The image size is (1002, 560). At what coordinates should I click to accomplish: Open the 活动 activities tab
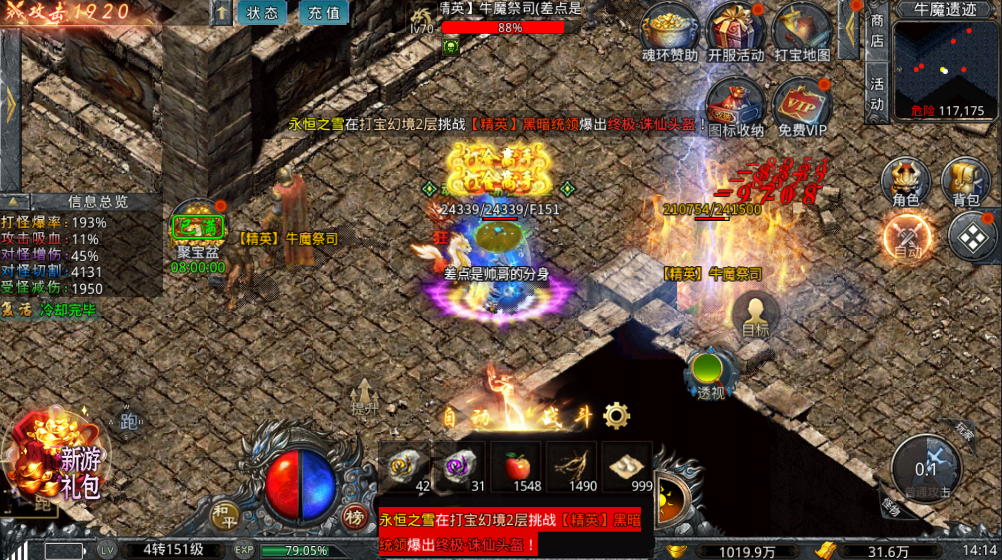pyautogui.click(x=877, y=92)
